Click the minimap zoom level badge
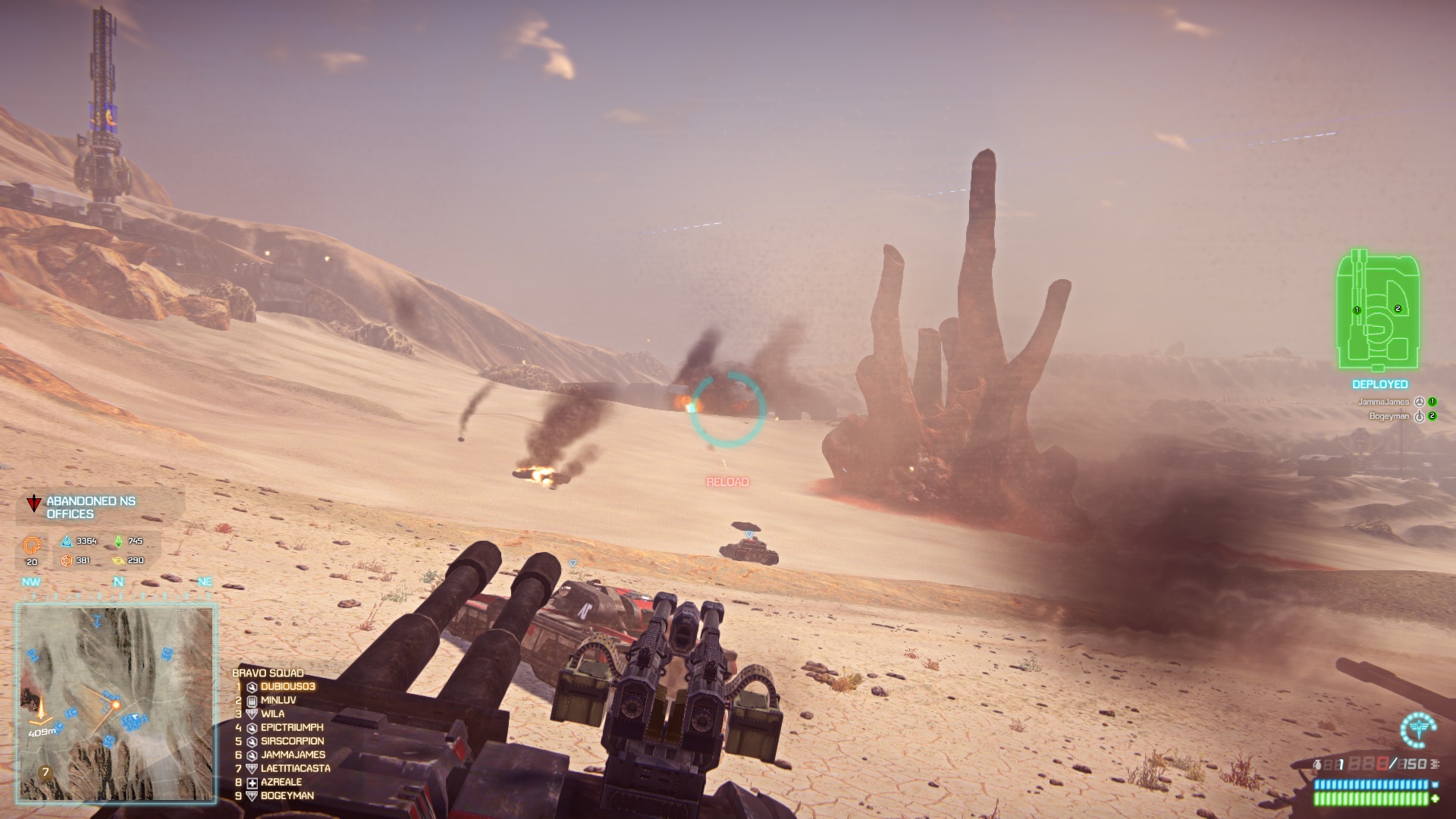Viewport: 1456px width, 819px height. pyautogui.click(x=46, y=773)
